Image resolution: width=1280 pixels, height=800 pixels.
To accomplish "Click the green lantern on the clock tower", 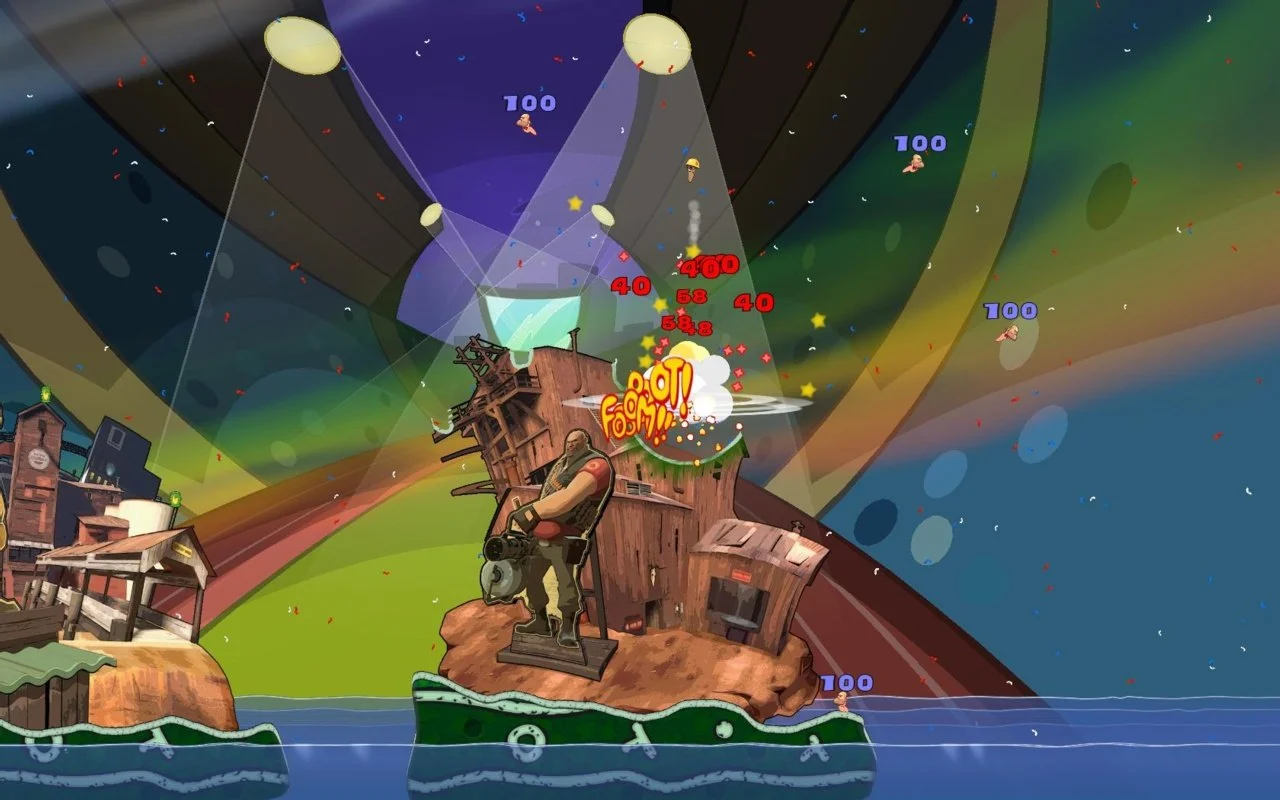I will 46,394.
